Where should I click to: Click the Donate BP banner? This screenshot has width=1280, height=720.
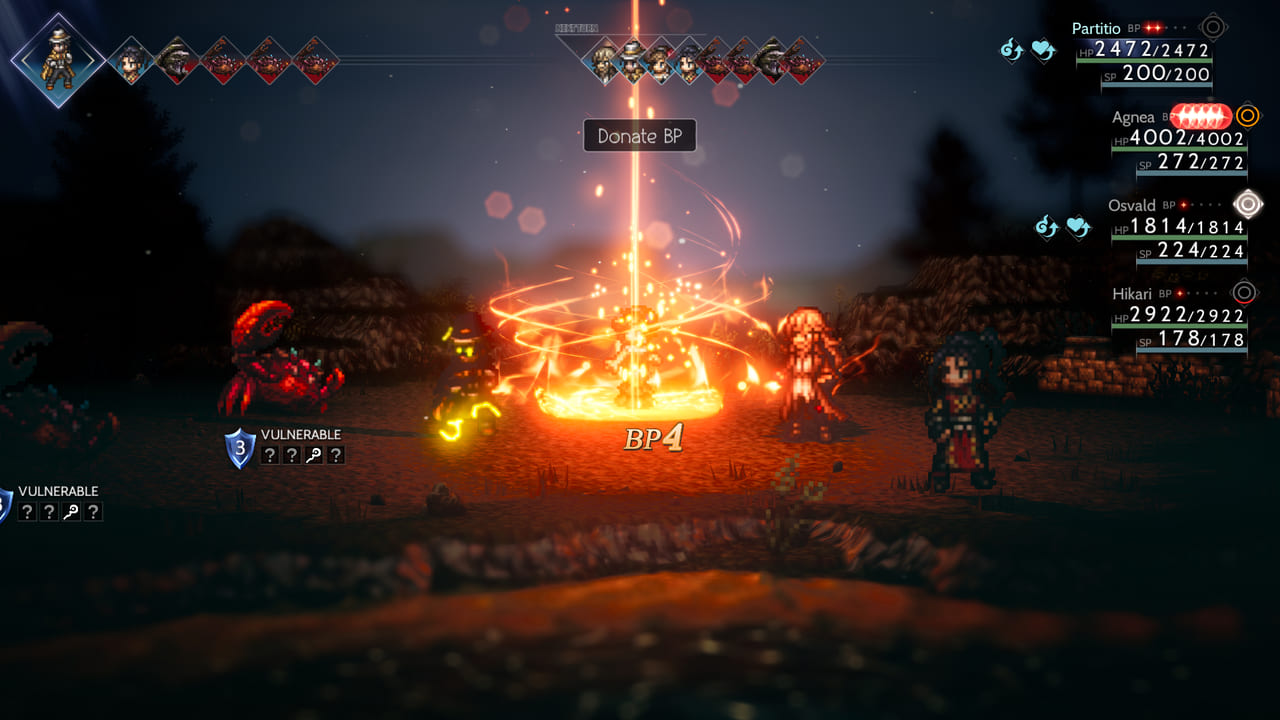[639, 136]
